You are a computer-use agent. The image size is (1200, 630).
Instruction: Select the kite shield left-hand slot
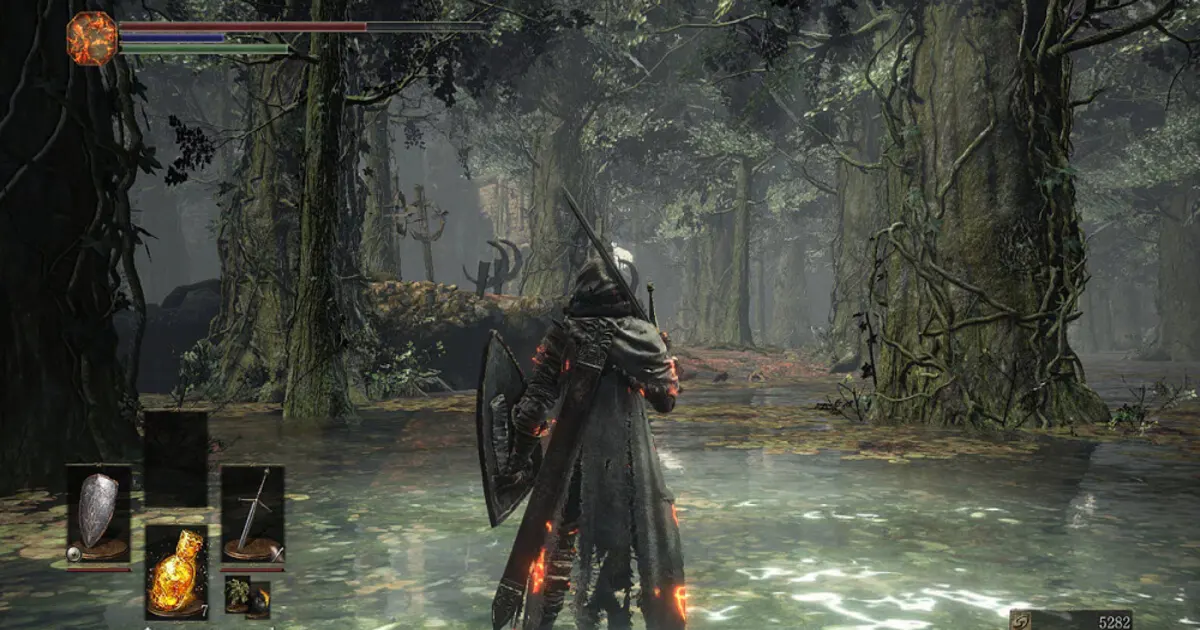tap(98, 514)
